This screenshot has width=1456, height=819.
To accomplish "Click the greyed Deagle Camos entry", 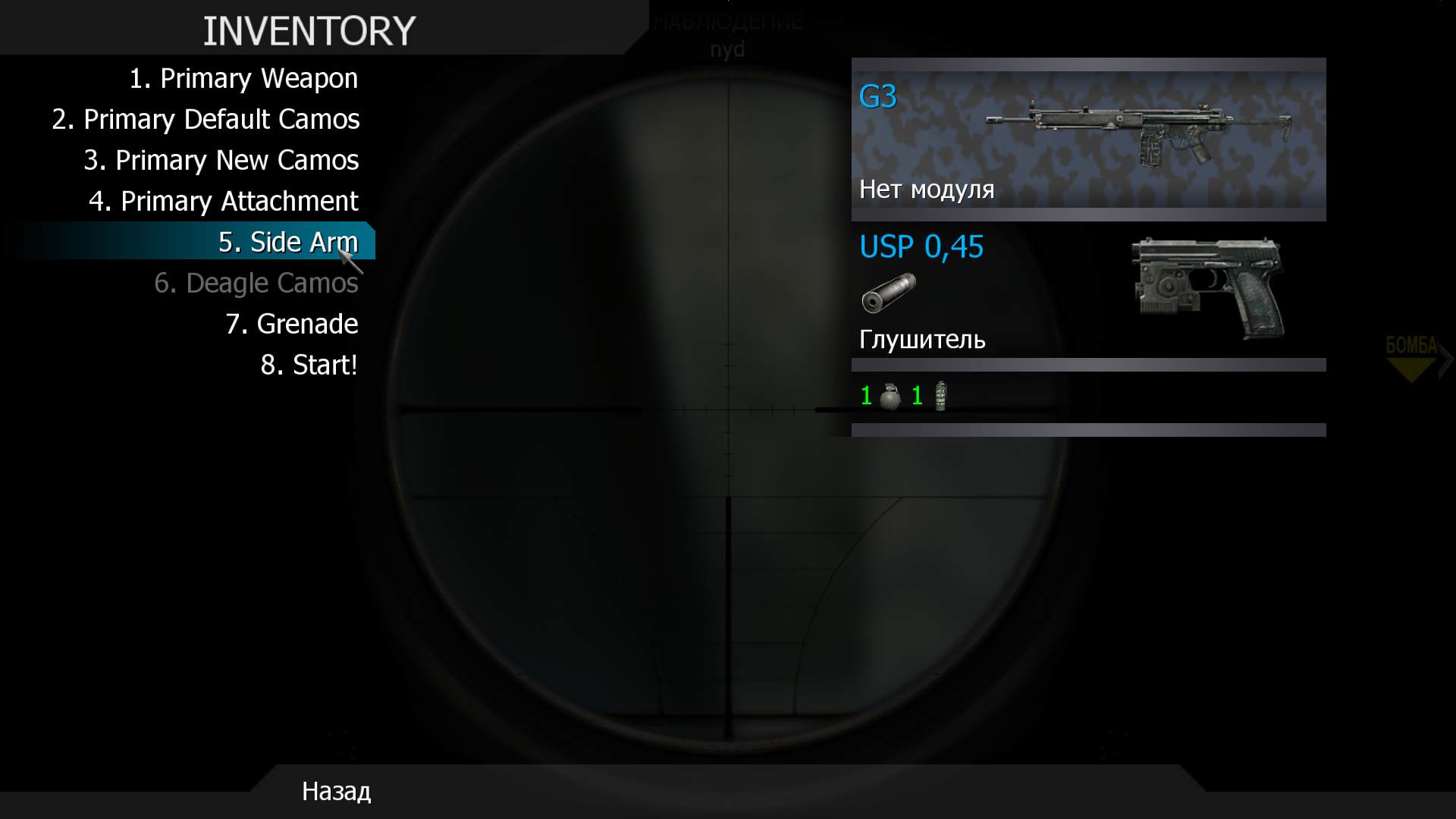I will click(x=256, y=284).
